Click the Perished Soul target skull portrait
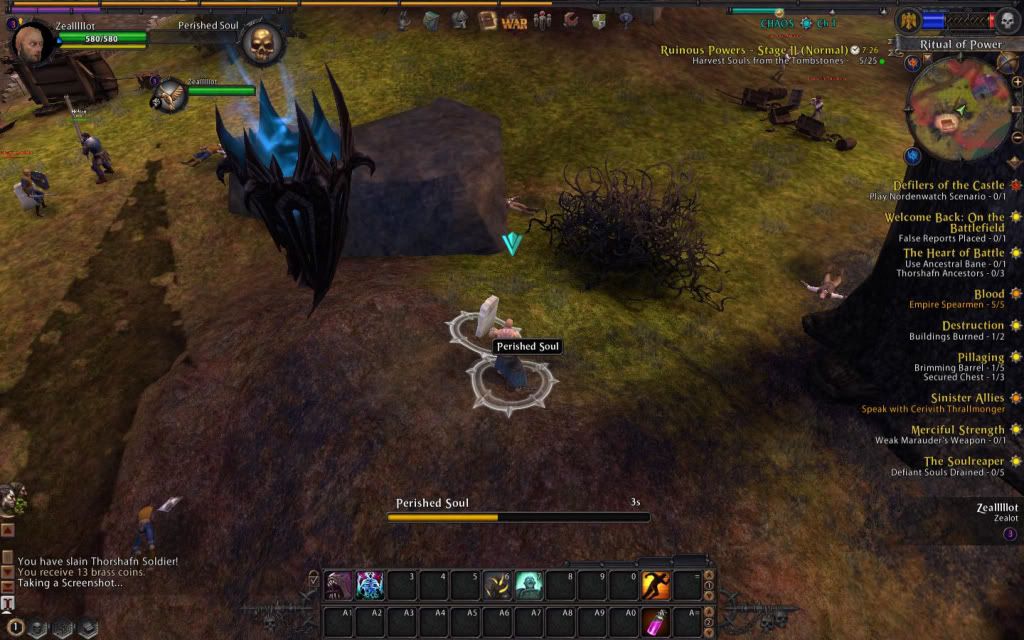Image resolution: width=1024 pixels, height=640 pixels. point(262,43)
